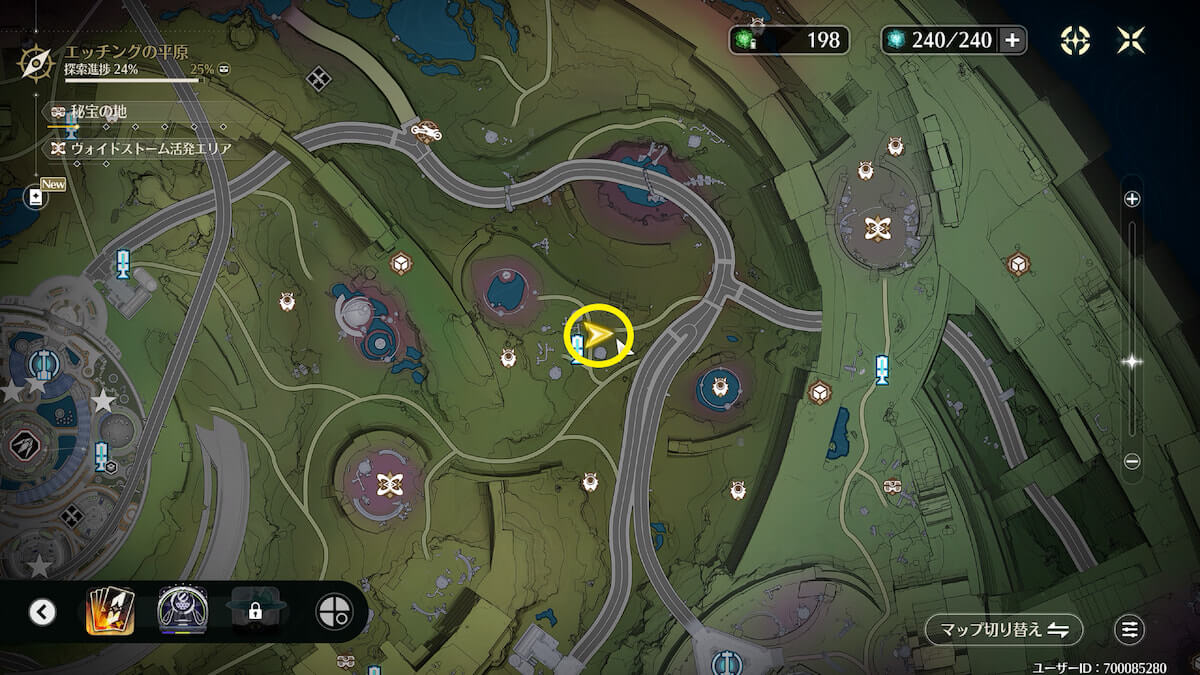Image resolution: width=1200 pixels, height=675 pixels.
Task: Close the map with the X icon
Action: pyautogui.click(x=1131, y=40)
